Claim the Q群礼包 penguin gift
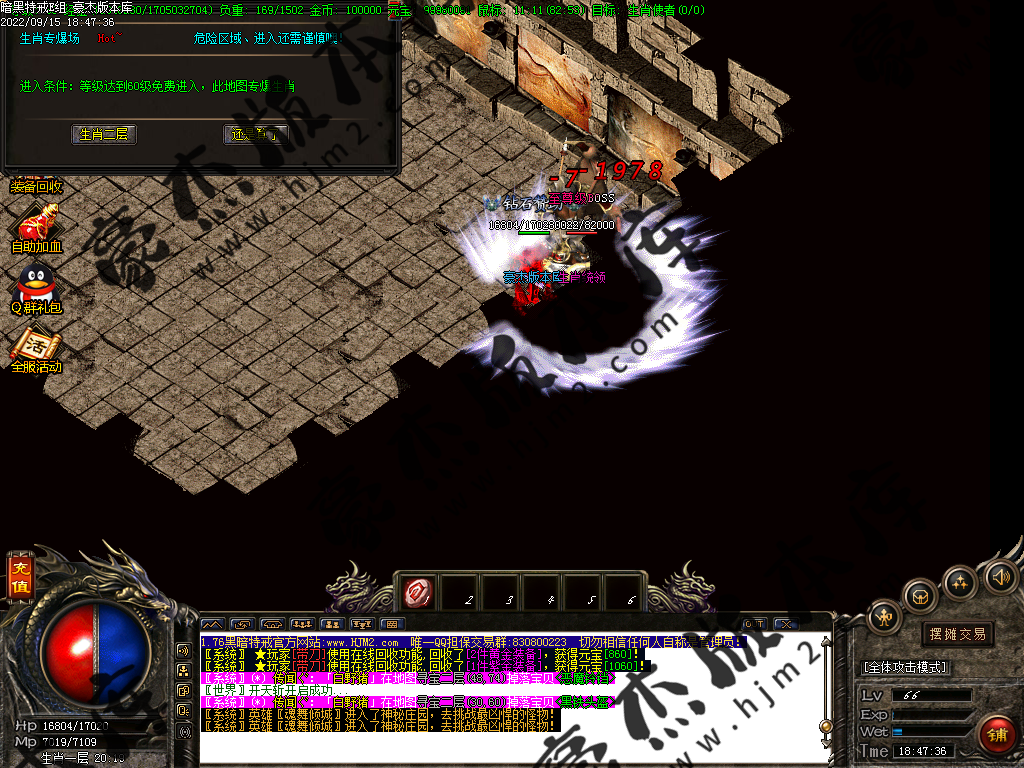Viewport: 1024px width, 768px height. [x=37, y=289]
